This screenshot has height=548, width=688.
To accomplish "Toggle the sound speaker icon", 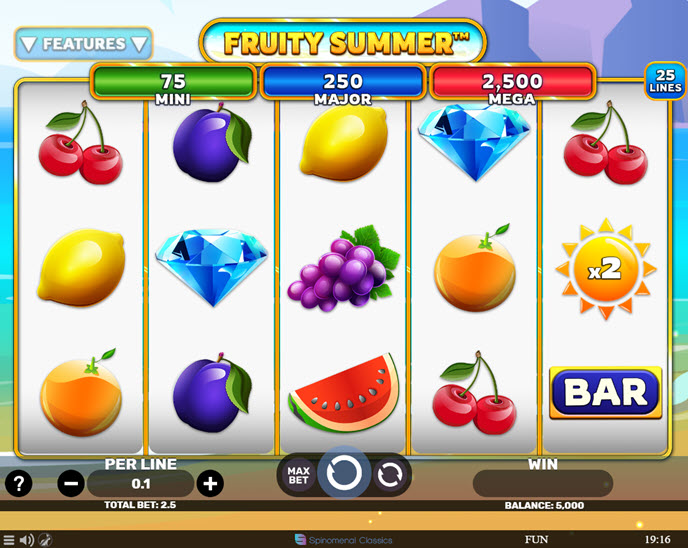I will point(27,540).
